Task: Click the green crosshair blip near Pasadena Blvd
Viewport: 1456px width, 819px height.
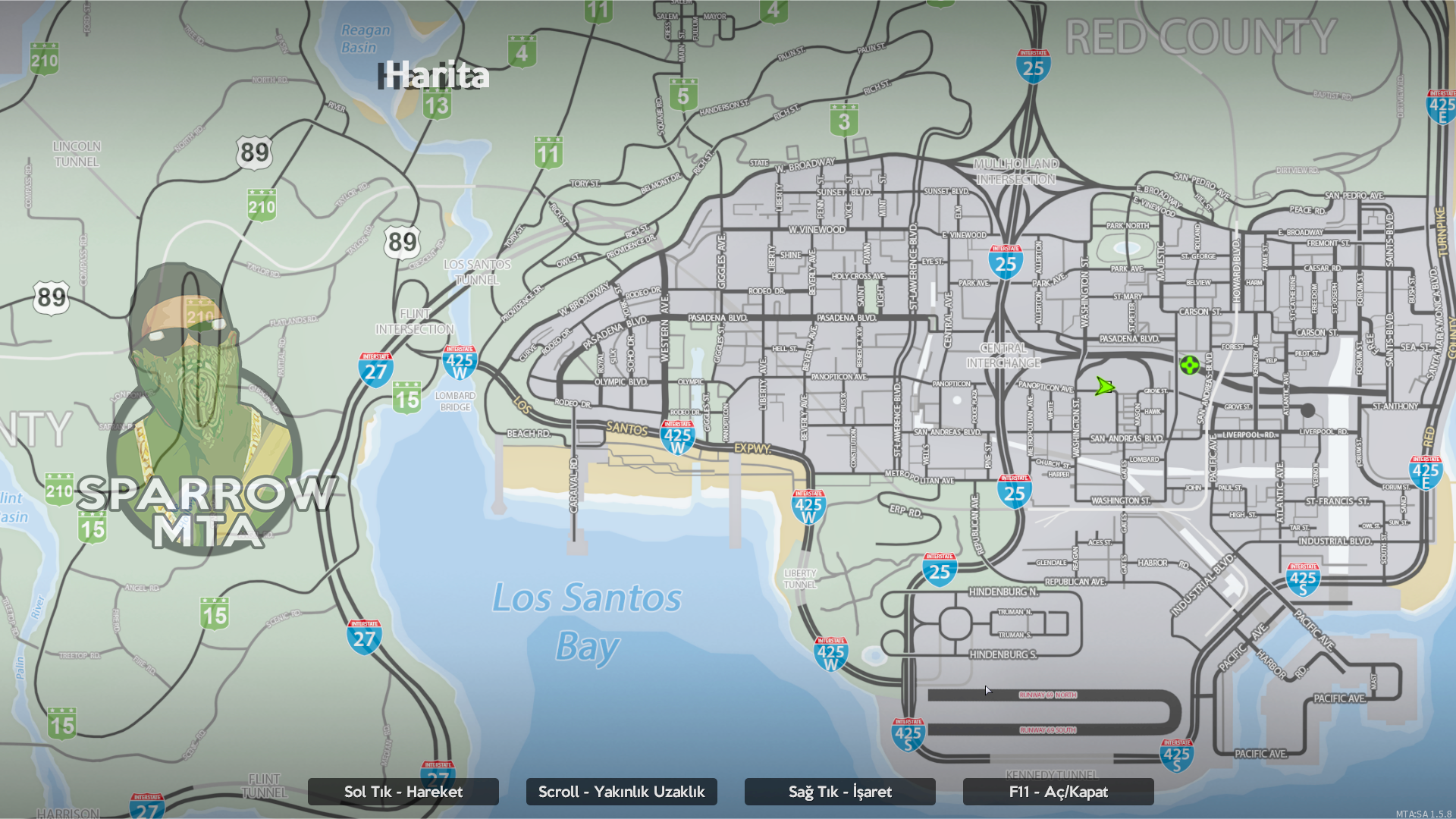Action: click(x=1190, y=366)
